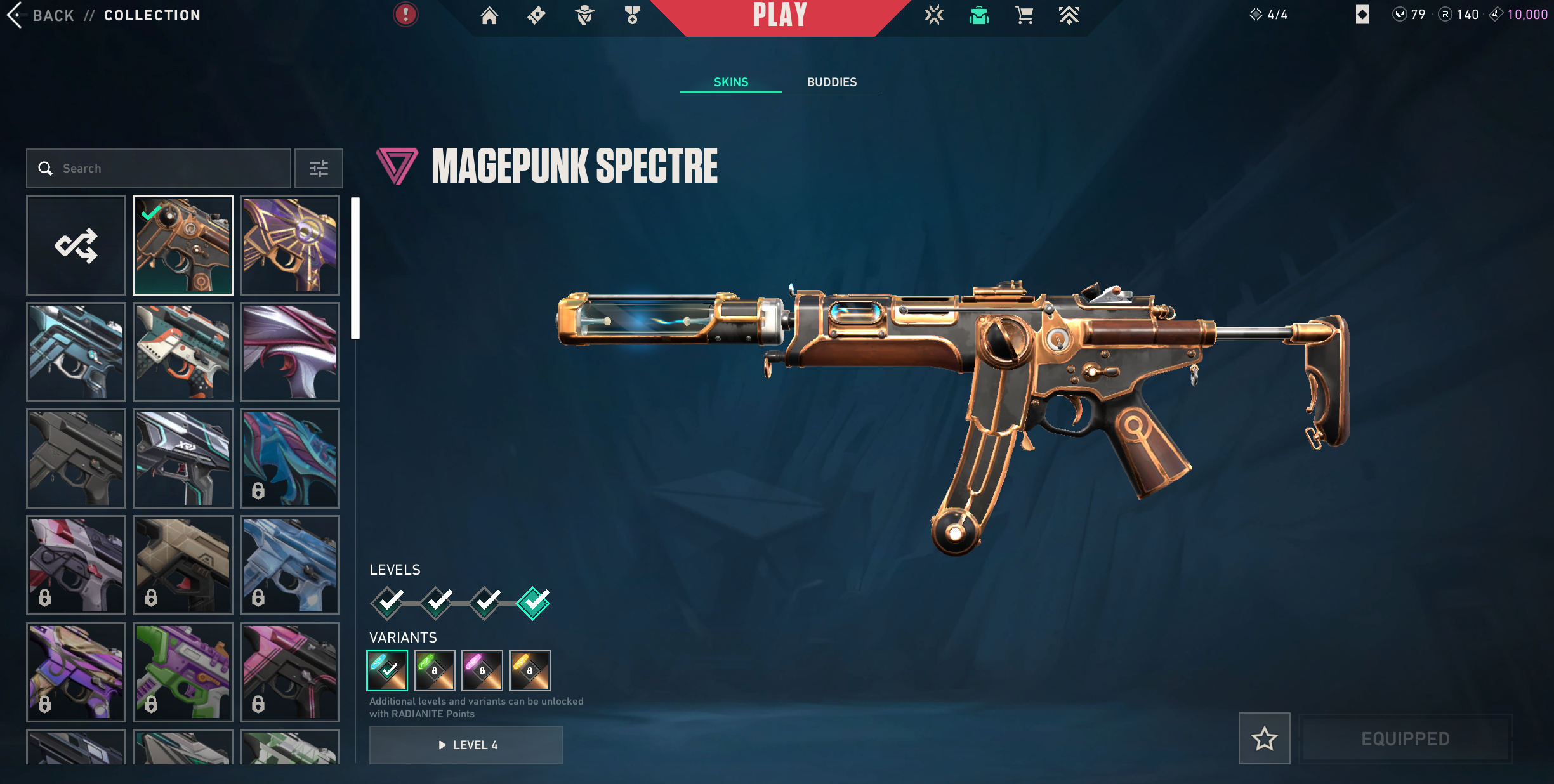Open the store shopping cart
The height and width of the screenshot is (784, 1554).
coord(1024,15)
